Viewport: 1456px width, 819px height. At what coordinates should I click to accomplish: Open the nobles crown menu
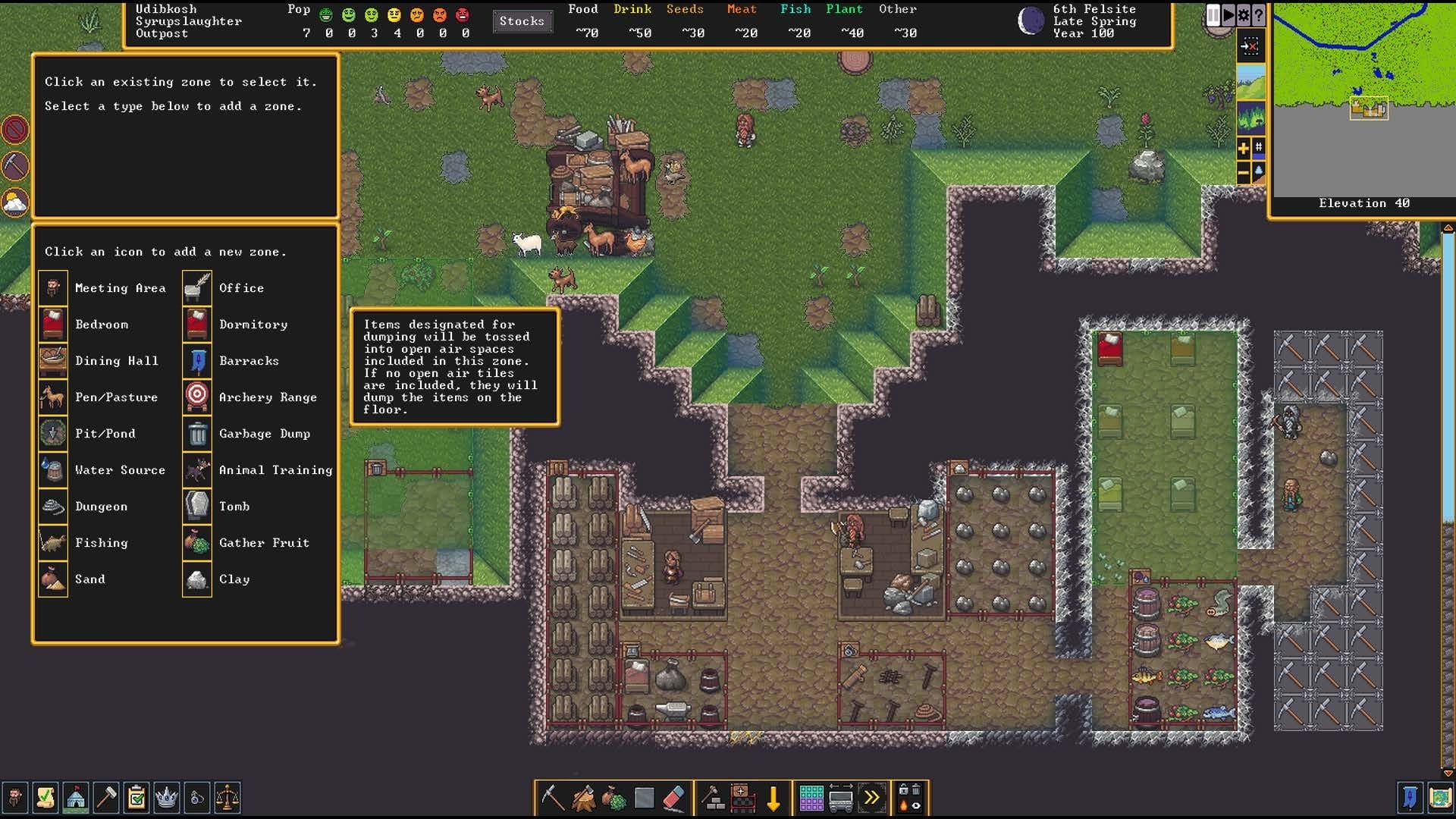click(x=166, y=798)
